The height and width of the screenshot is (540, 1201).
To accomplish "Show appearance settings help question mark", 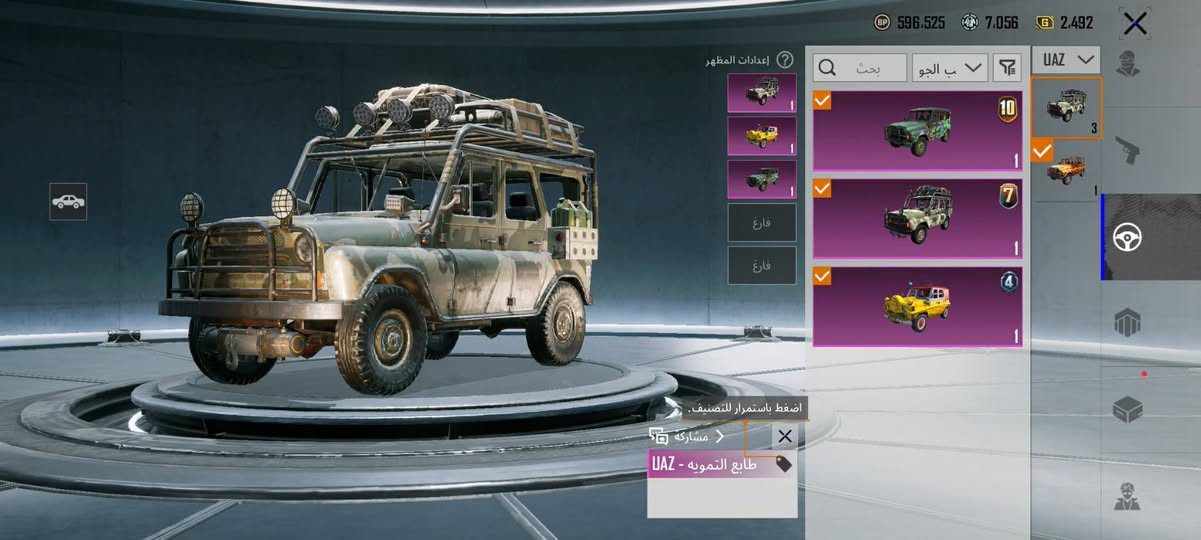I will 785,60.
